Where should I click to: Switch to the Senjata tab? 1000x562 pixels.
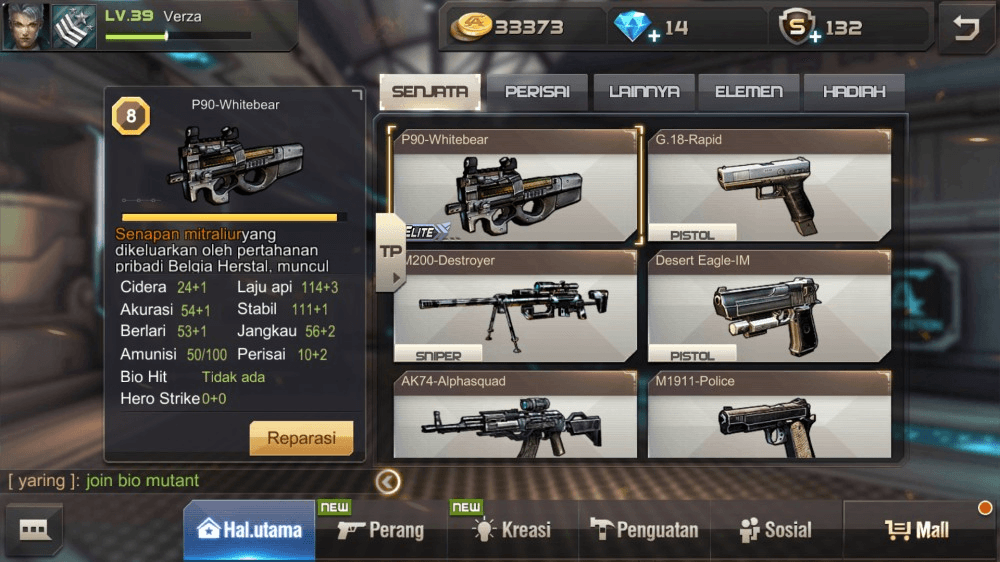[x=430, y=92]
